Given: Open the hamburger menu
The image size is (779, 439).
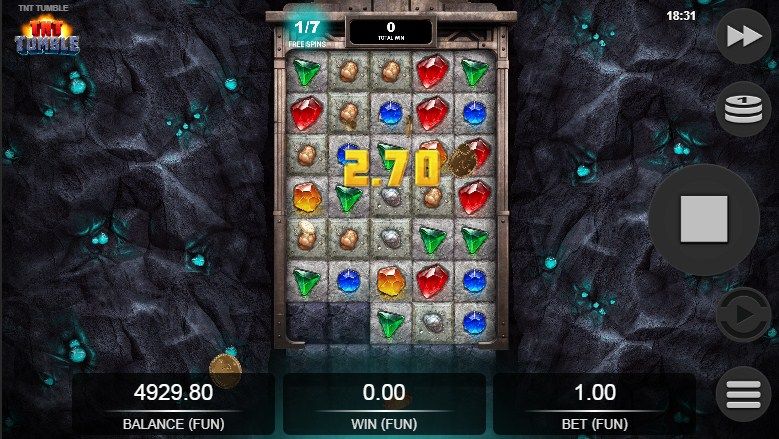Looking at the screenshot, I should pyautogui.click(x=743, y=394).
